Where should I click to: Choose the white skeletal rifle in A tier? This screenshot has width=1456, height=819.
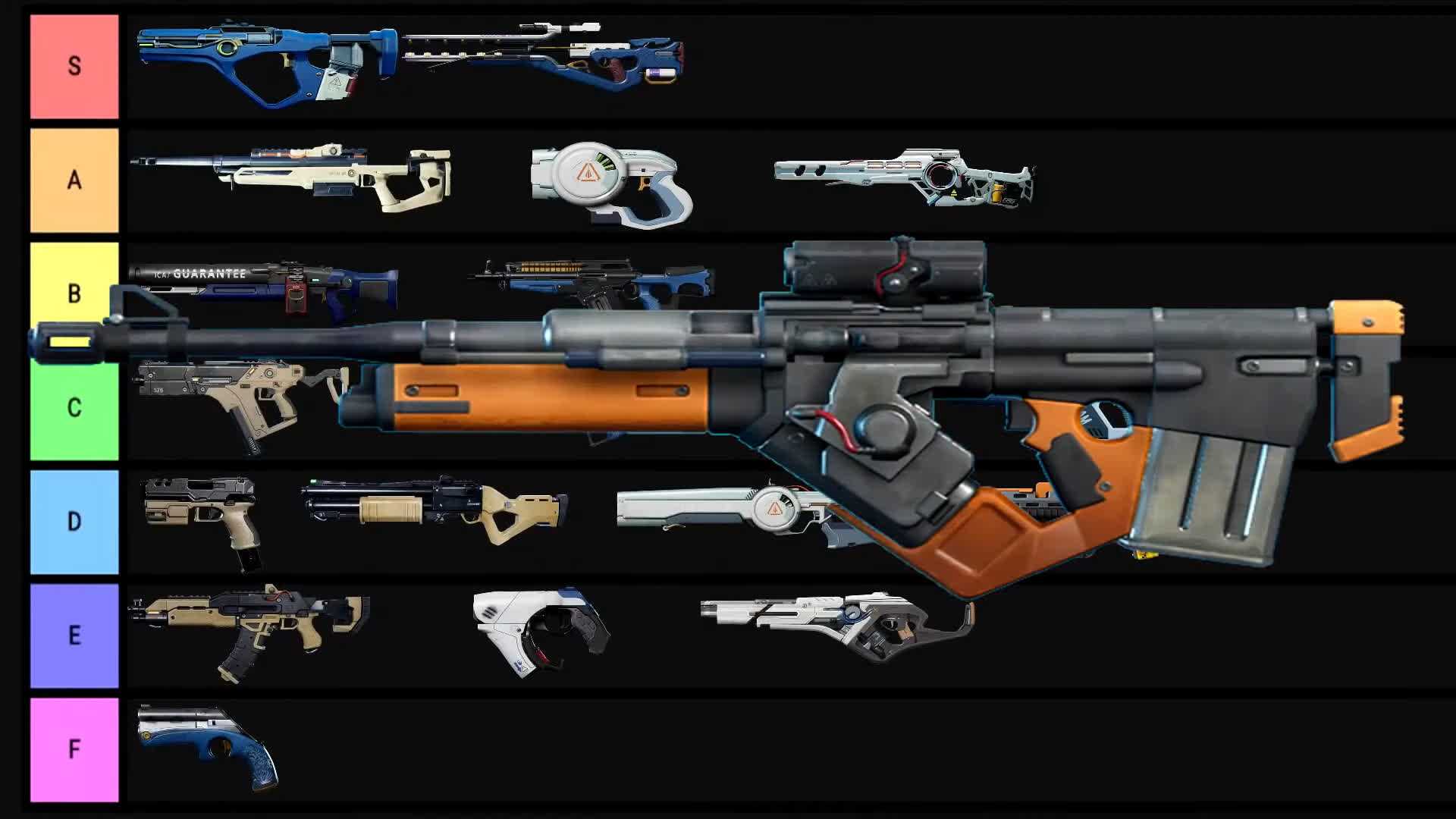coord(904,176)
